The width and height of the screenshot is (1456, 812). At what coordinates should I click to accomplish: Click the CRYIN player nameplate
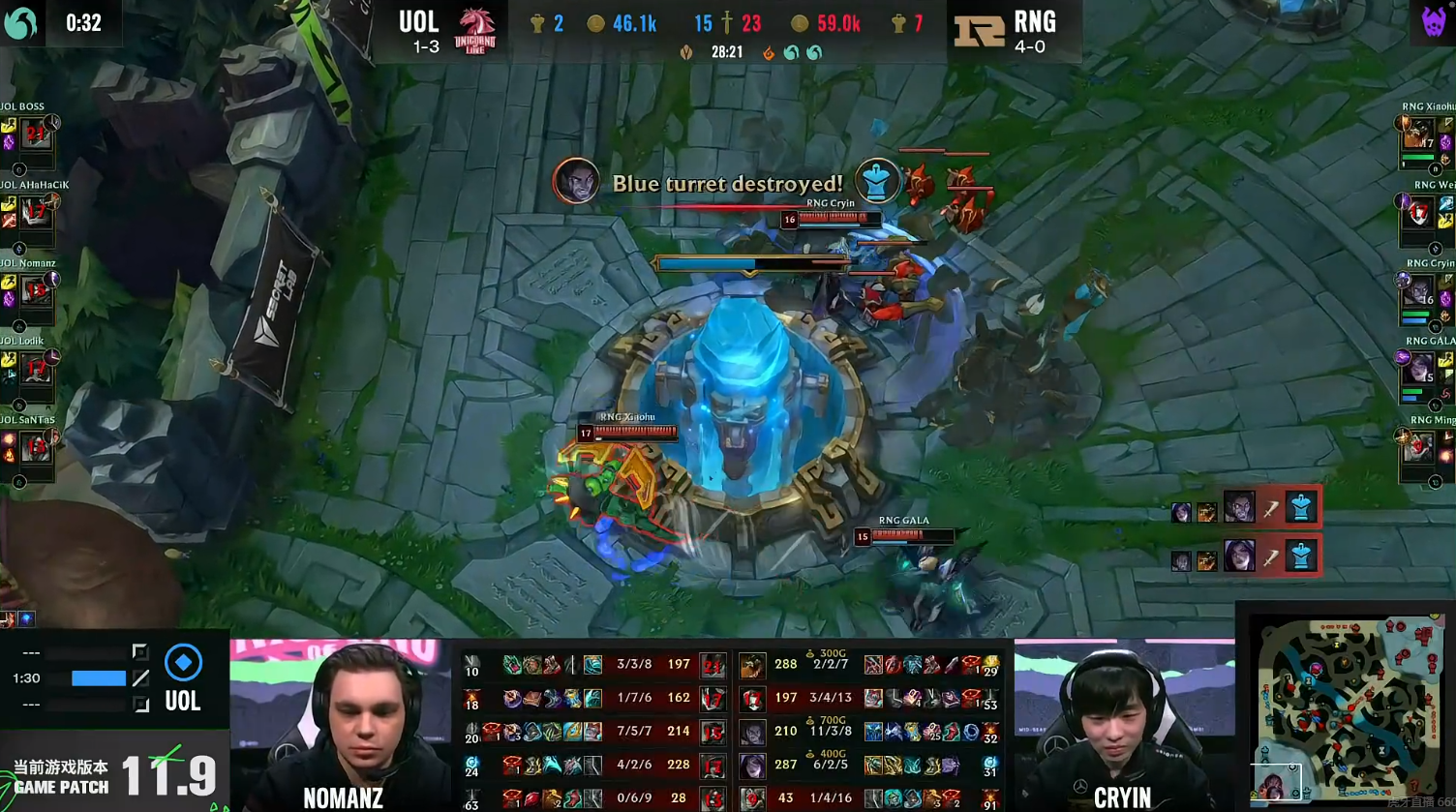tap(1123, 798)
